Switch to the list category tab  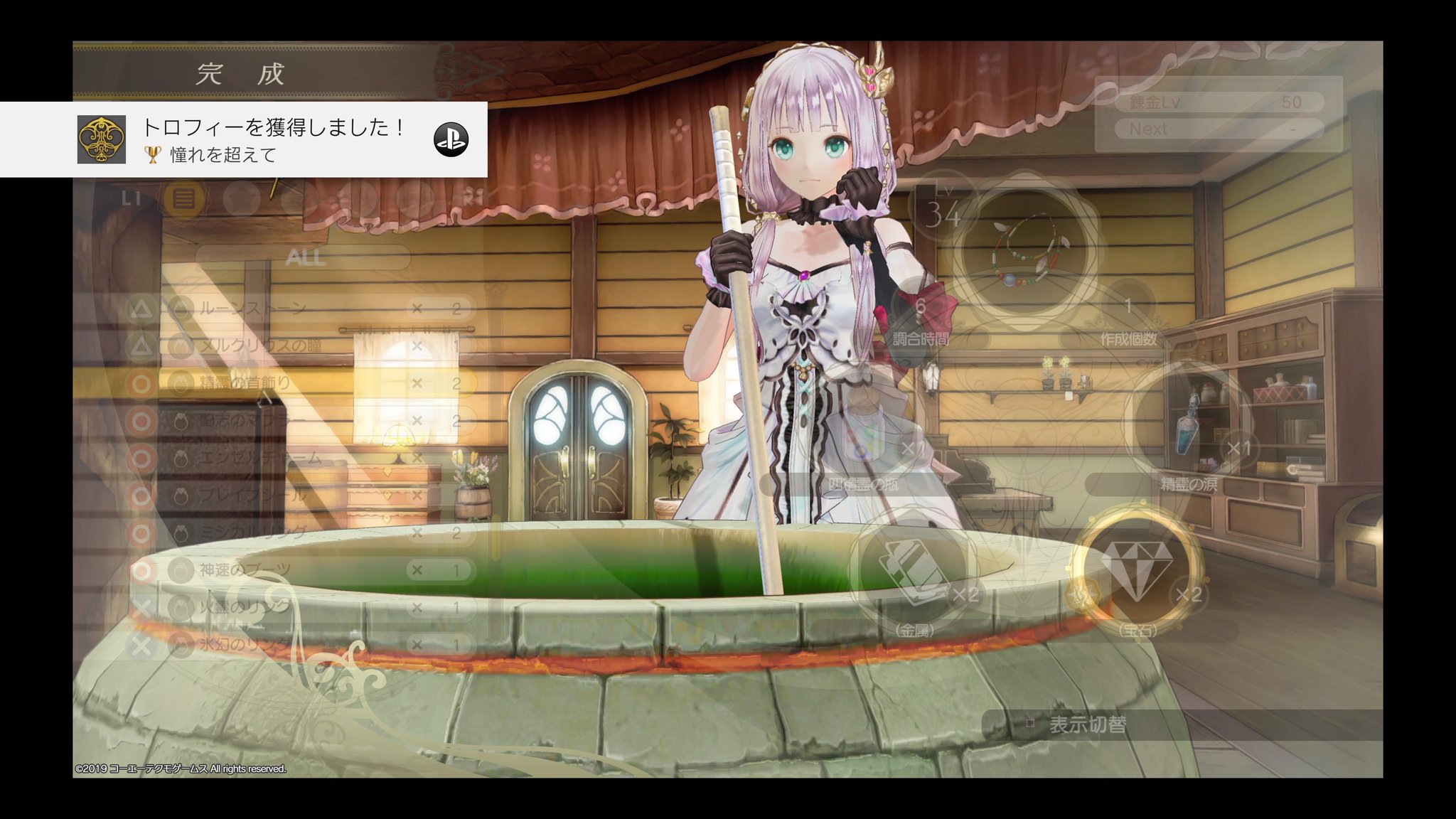click(x=183, y=198)
